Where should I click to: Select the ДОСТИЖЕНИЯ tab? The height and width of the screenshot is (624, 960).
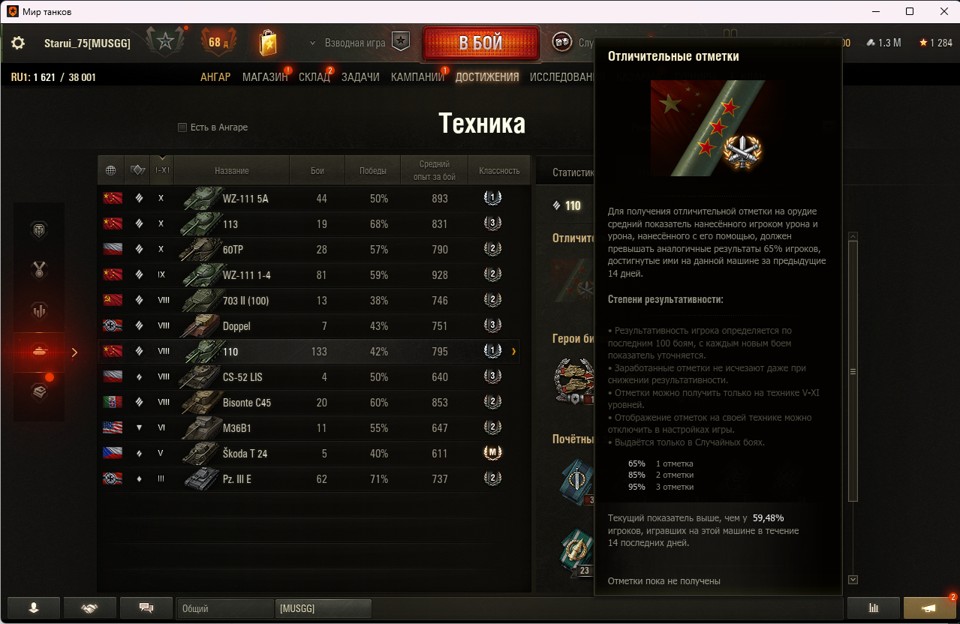pos(487,77)
